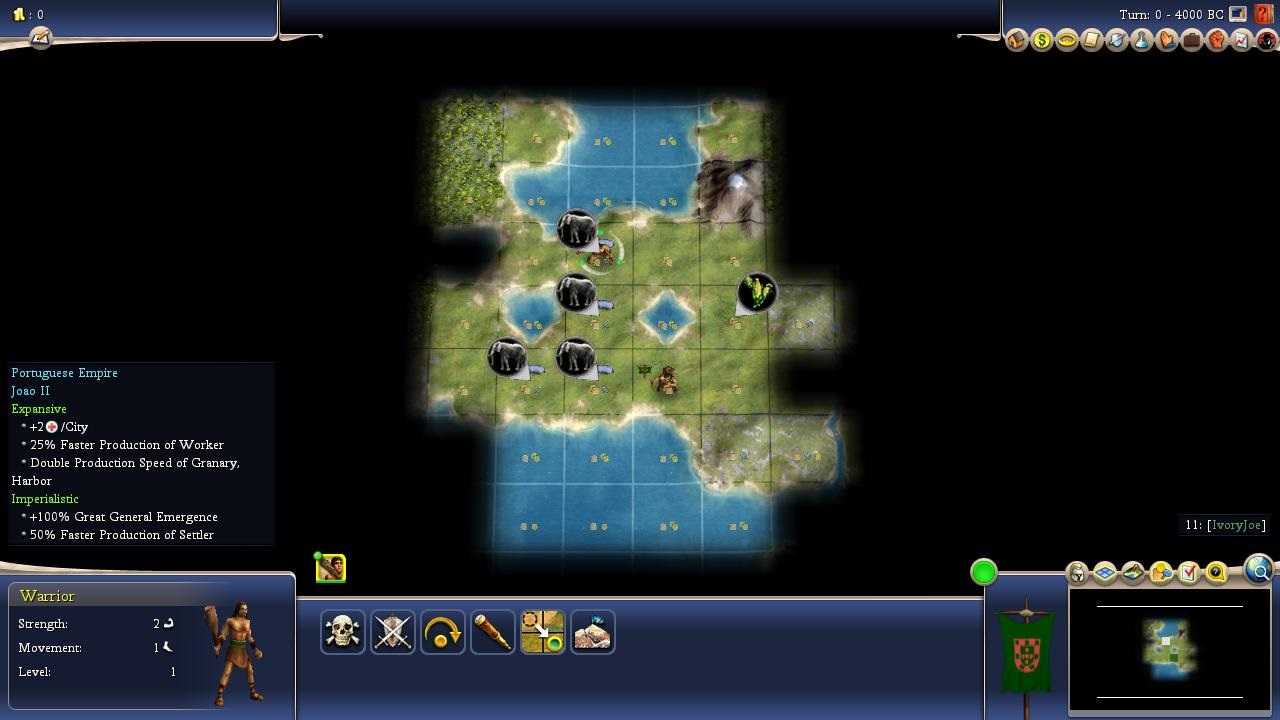Open the financial advisor dollar icon
The height and width of the screenshot is (720, 1280).
(x=1042, y=41)
